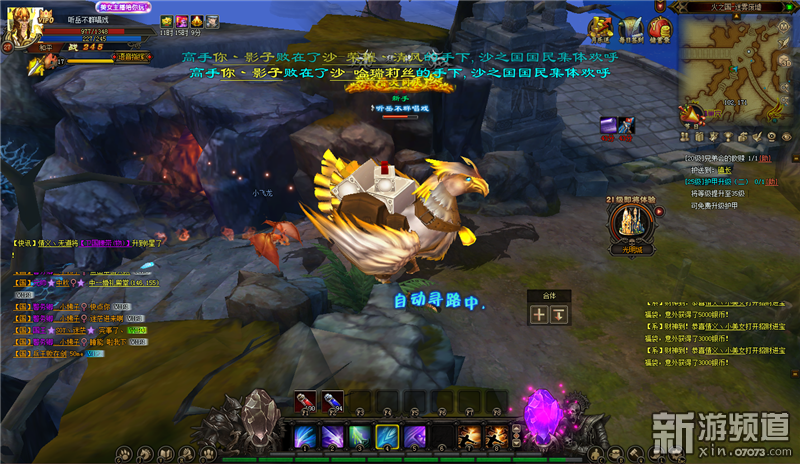Open the 储蓄袋 red savings bag icon

(x=661, y=27)
